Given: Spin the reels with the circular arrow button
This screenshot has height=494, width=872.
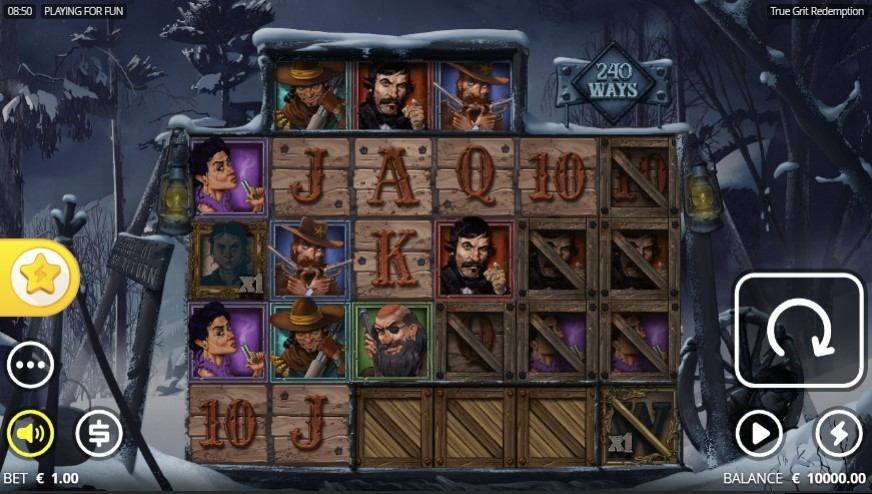Looking at the screenshot, I should point(799,330).
